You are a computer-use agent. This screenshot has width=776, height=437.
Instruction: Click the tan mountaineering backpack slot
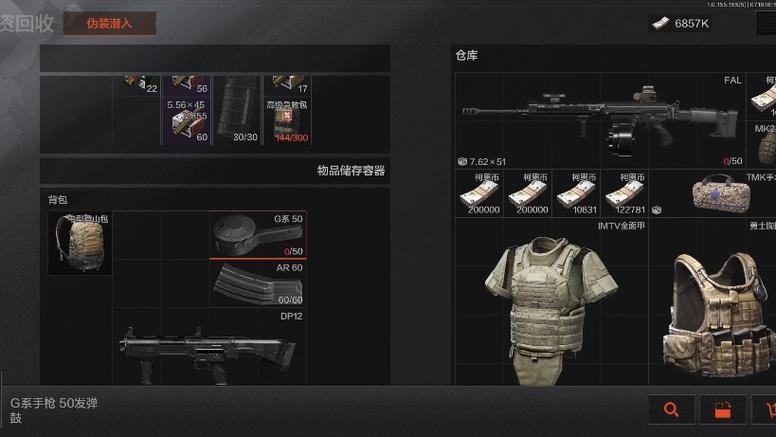tap(80, 243)
